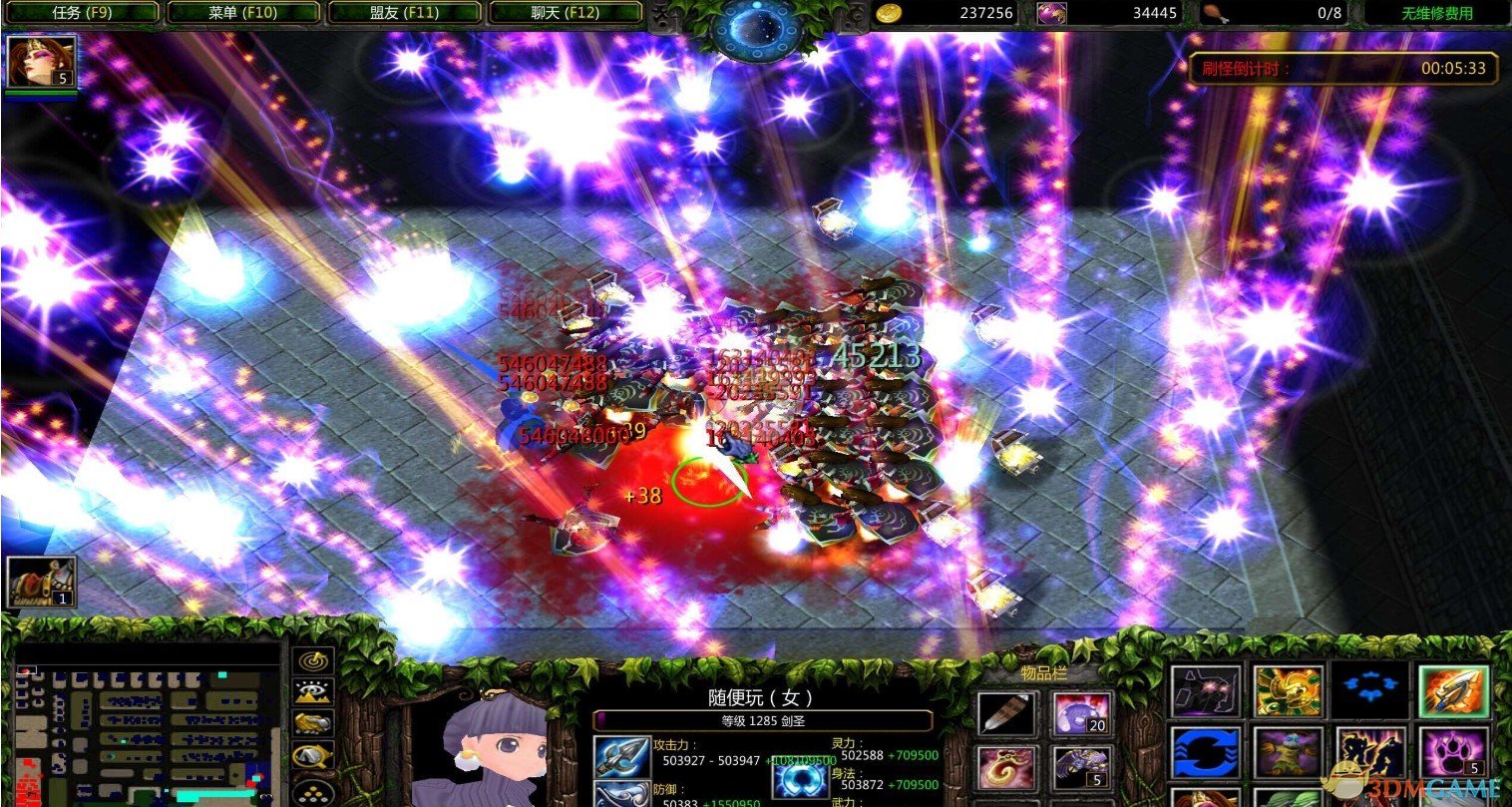
Task: Select the voodoo doll skill icon
Action: [x=1287, y=751]
